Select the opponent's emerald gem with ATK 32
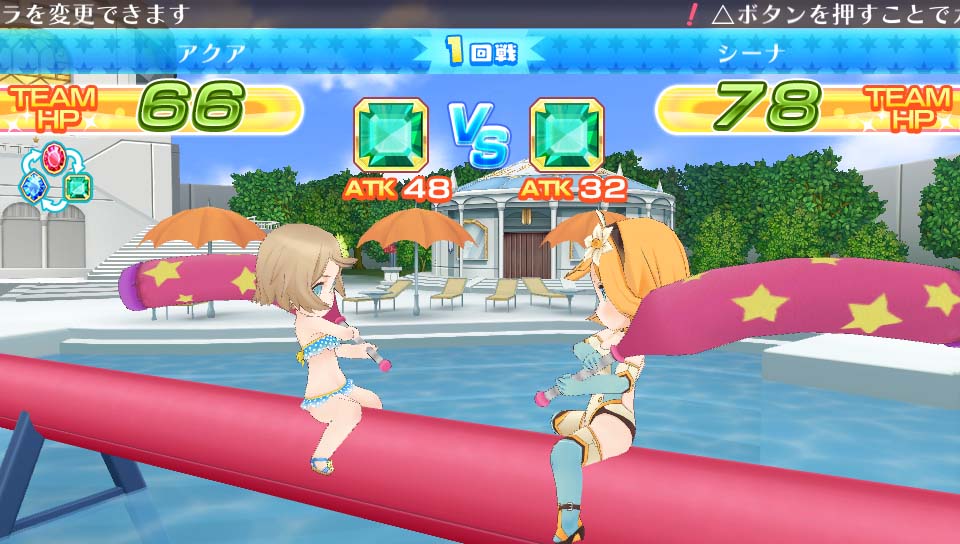Screen dimensions: 960x544 tap(567, 135)
